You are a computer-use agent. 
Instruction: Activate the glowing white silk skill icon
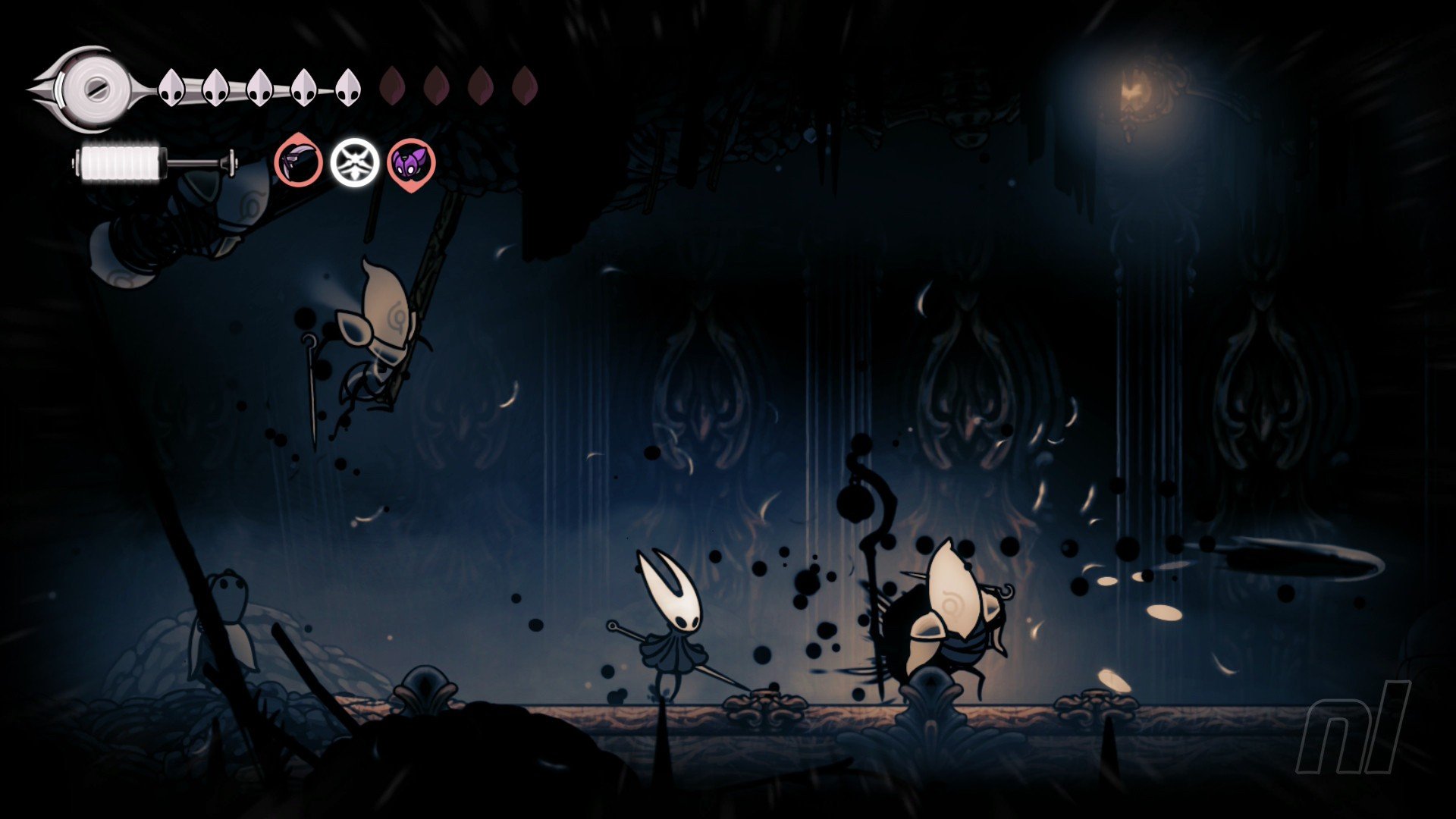354,162
